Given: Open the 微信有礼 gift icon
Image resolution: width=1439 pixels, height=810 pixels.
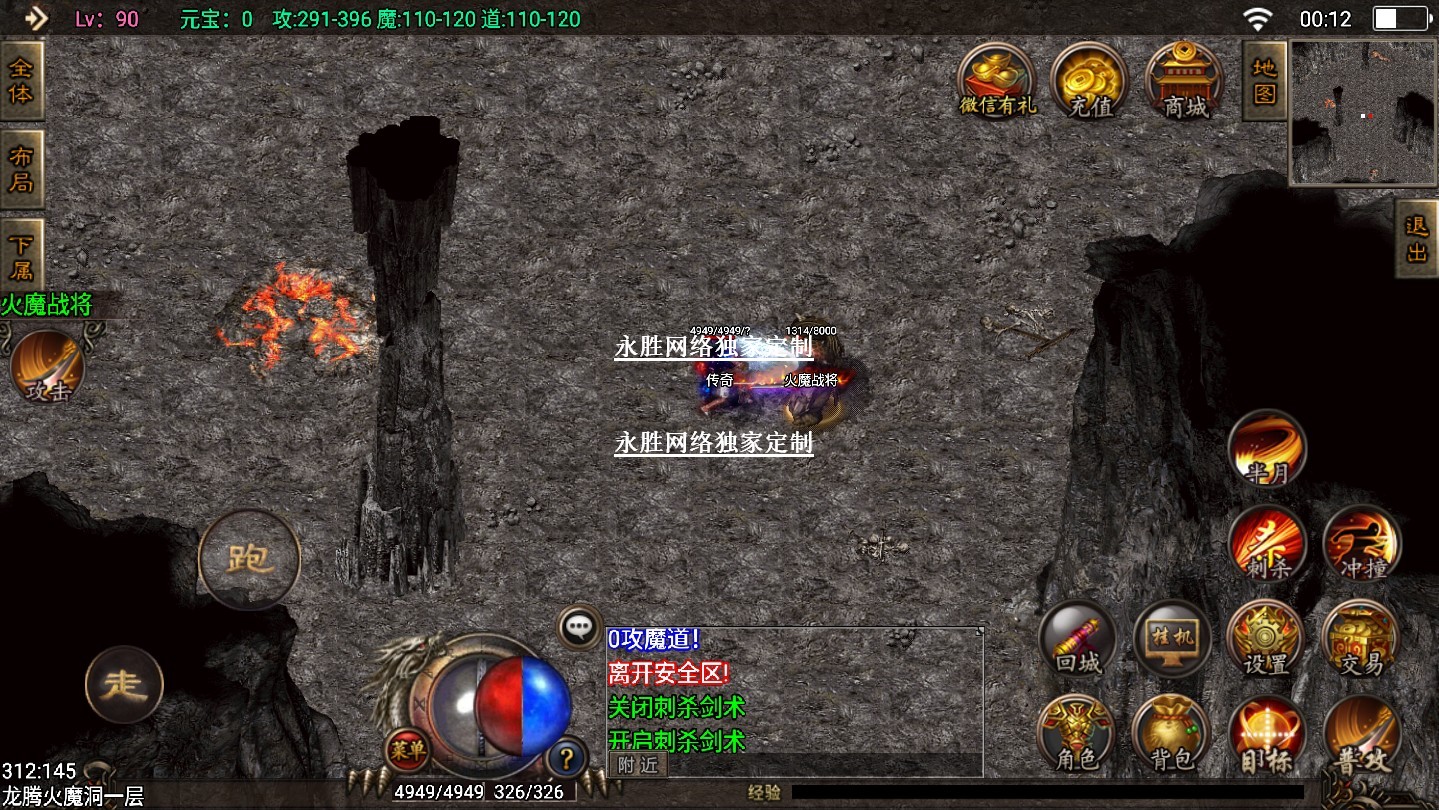Looking at the screenshot, I should pyautogui.click(x=997, y=80).
